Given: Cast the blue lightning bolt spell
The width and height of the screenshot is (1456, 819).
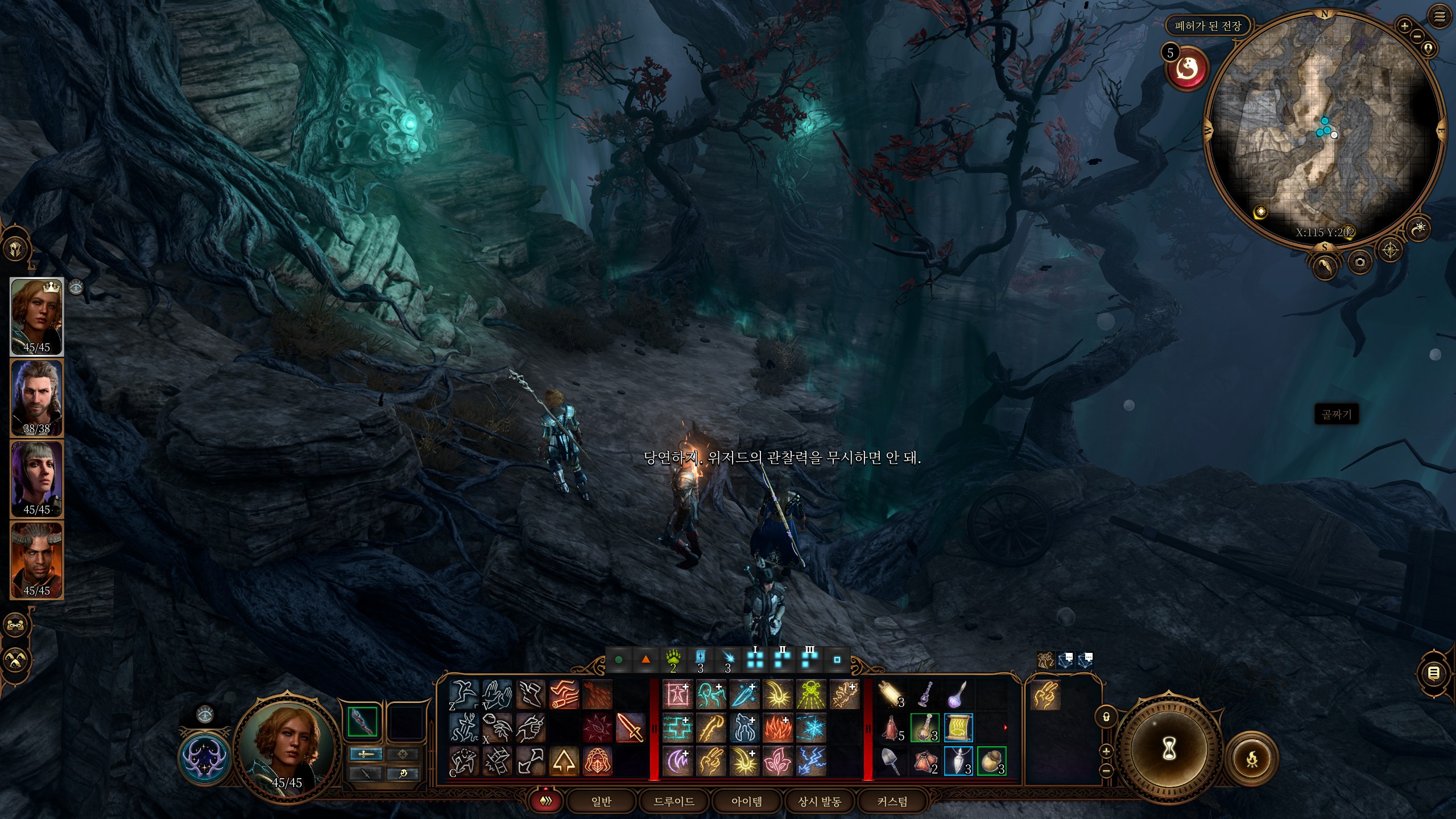Looking at the screenshot, I should click(810, 761).
